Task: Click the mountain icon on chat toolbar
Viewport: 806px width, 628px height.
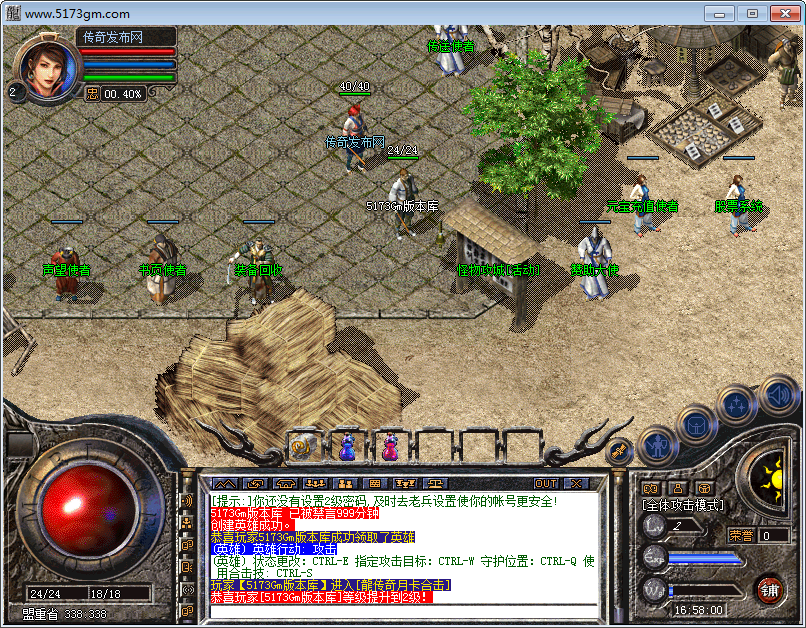Action: coord(223,484)
